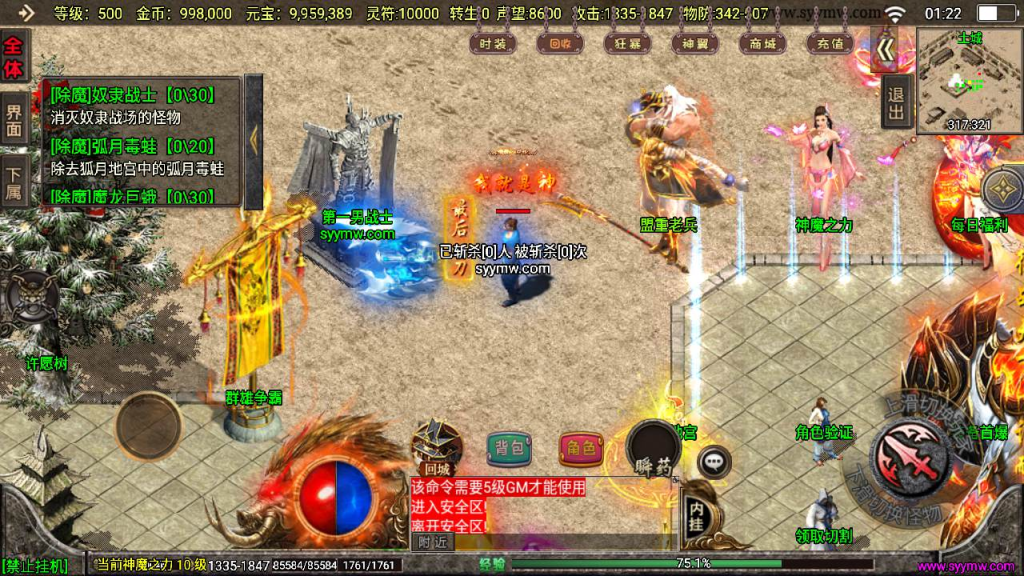Viewport: 1024px width, 576px height.
Task: Collapse the quest tracker panel arrow
Action: (253, 140)
